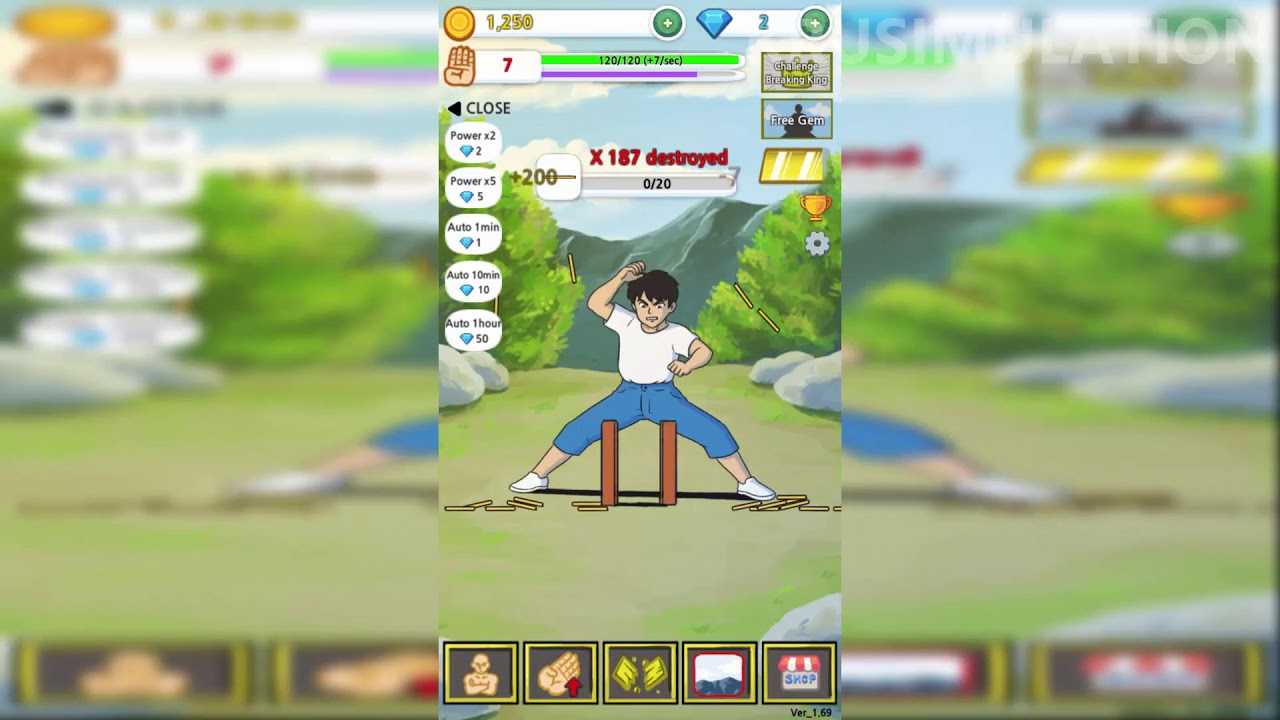The image size is (1280, 720).
Task: Claim the Free Gem reward
Action: coord(797,119)
